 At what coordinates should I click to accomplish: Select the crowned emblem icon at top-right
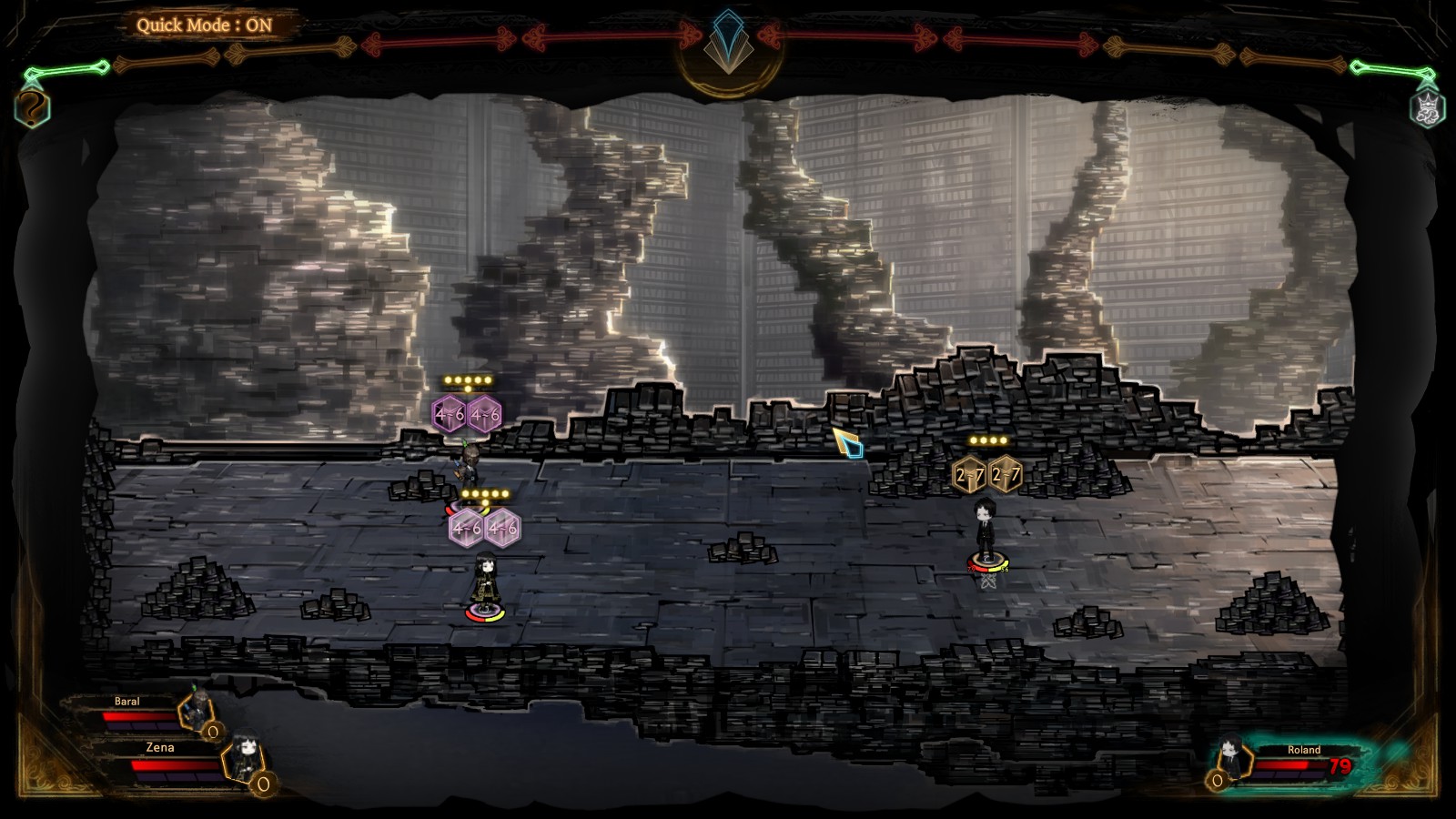1427,107
